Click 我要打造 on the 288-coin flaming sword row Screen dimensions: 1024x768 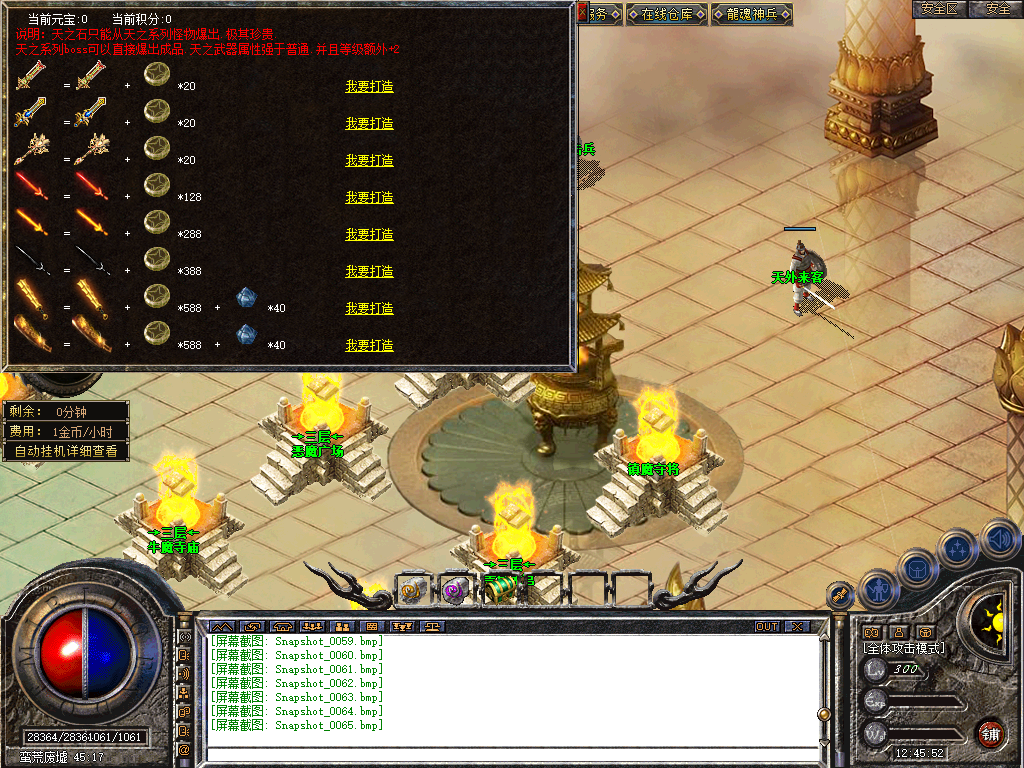click(369, 235)
